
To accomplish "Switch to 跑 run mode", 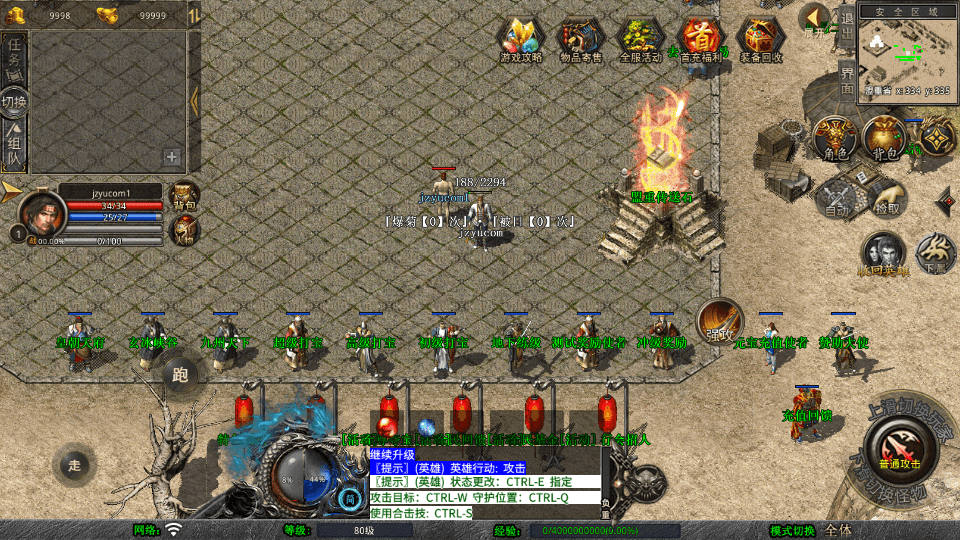I will (180, 376).
